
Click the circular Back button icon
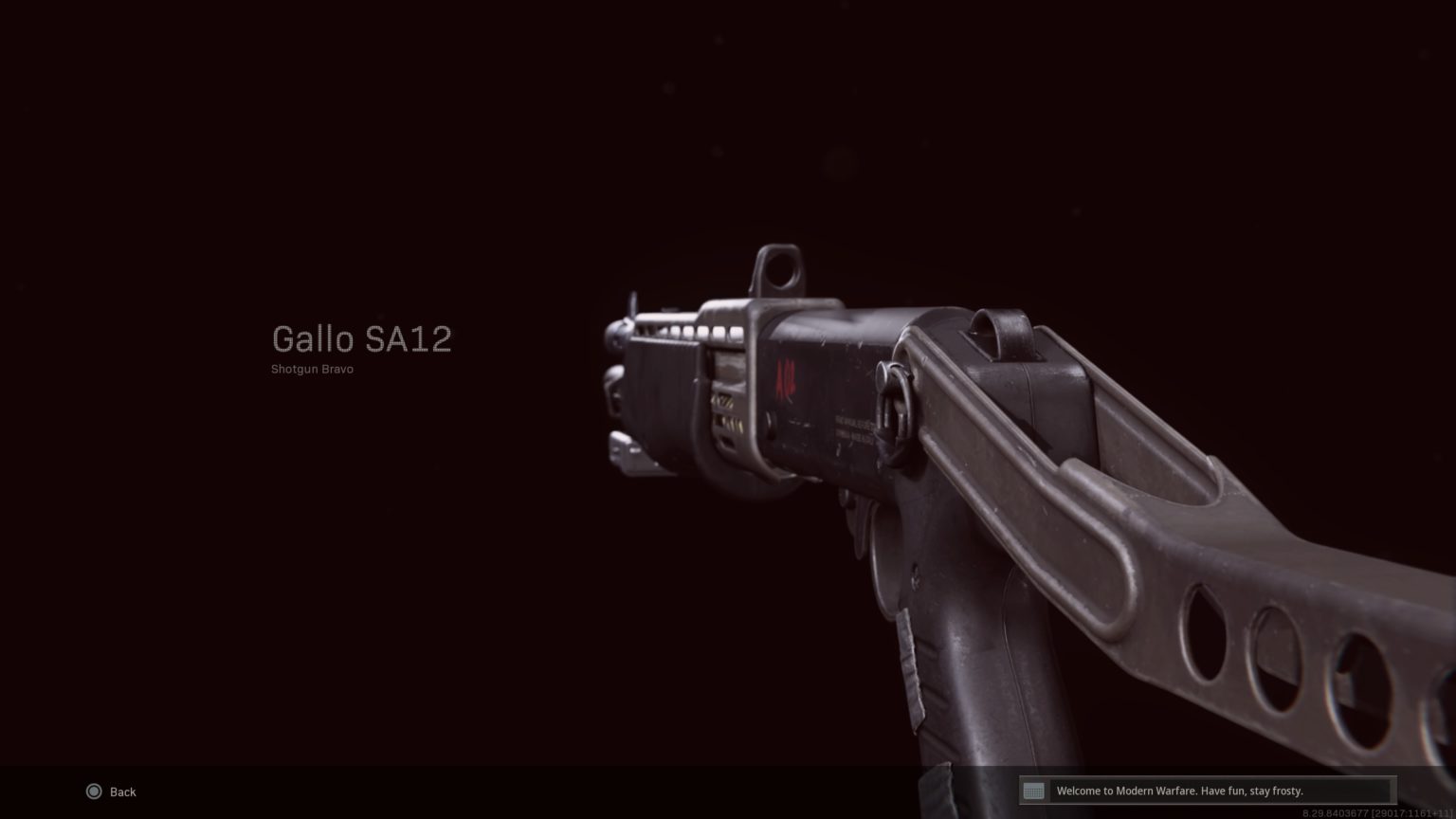point(94,792)
